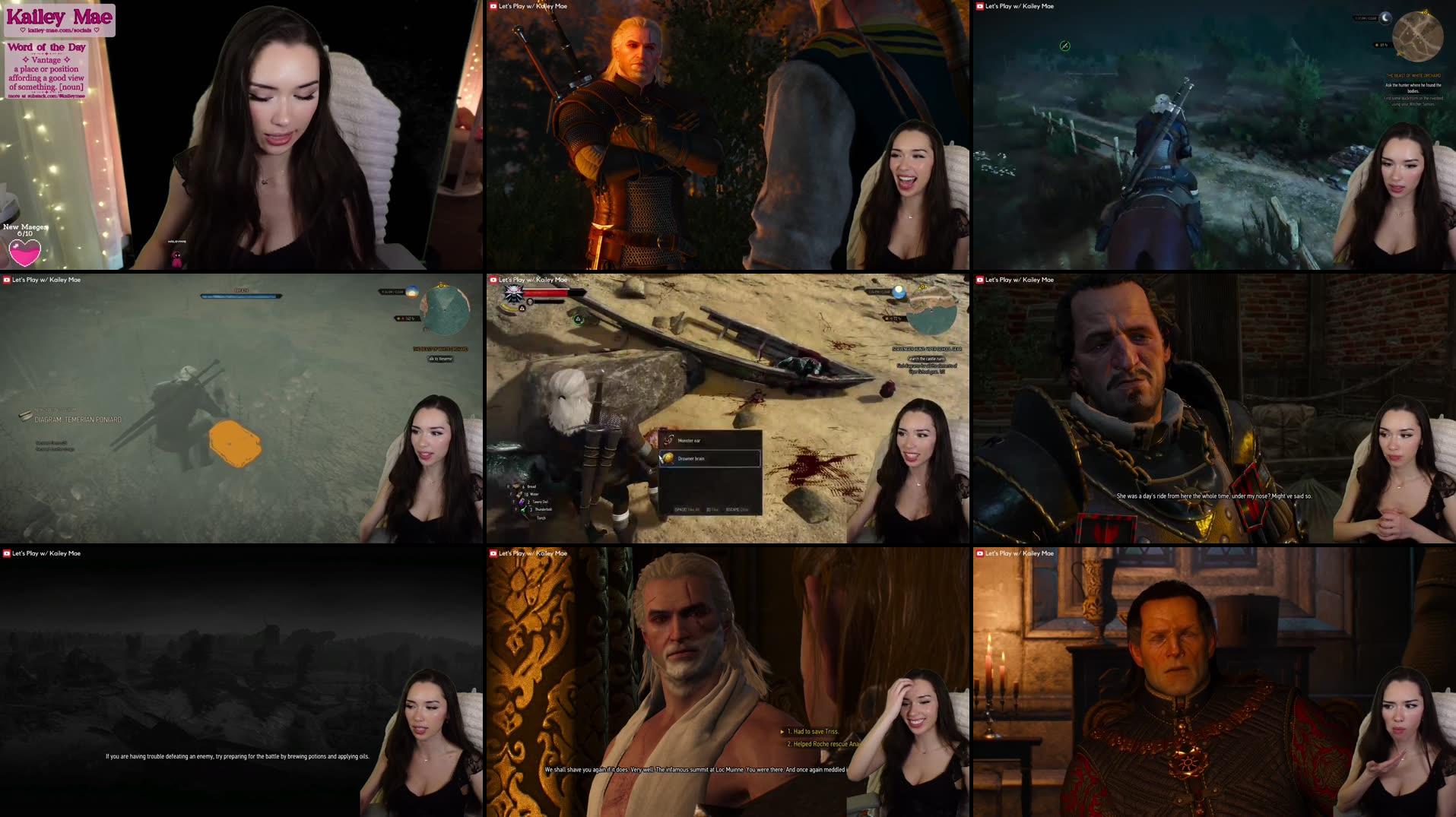
Task: Click the Thunderbolt potion icon
Action: click(522, 510)
